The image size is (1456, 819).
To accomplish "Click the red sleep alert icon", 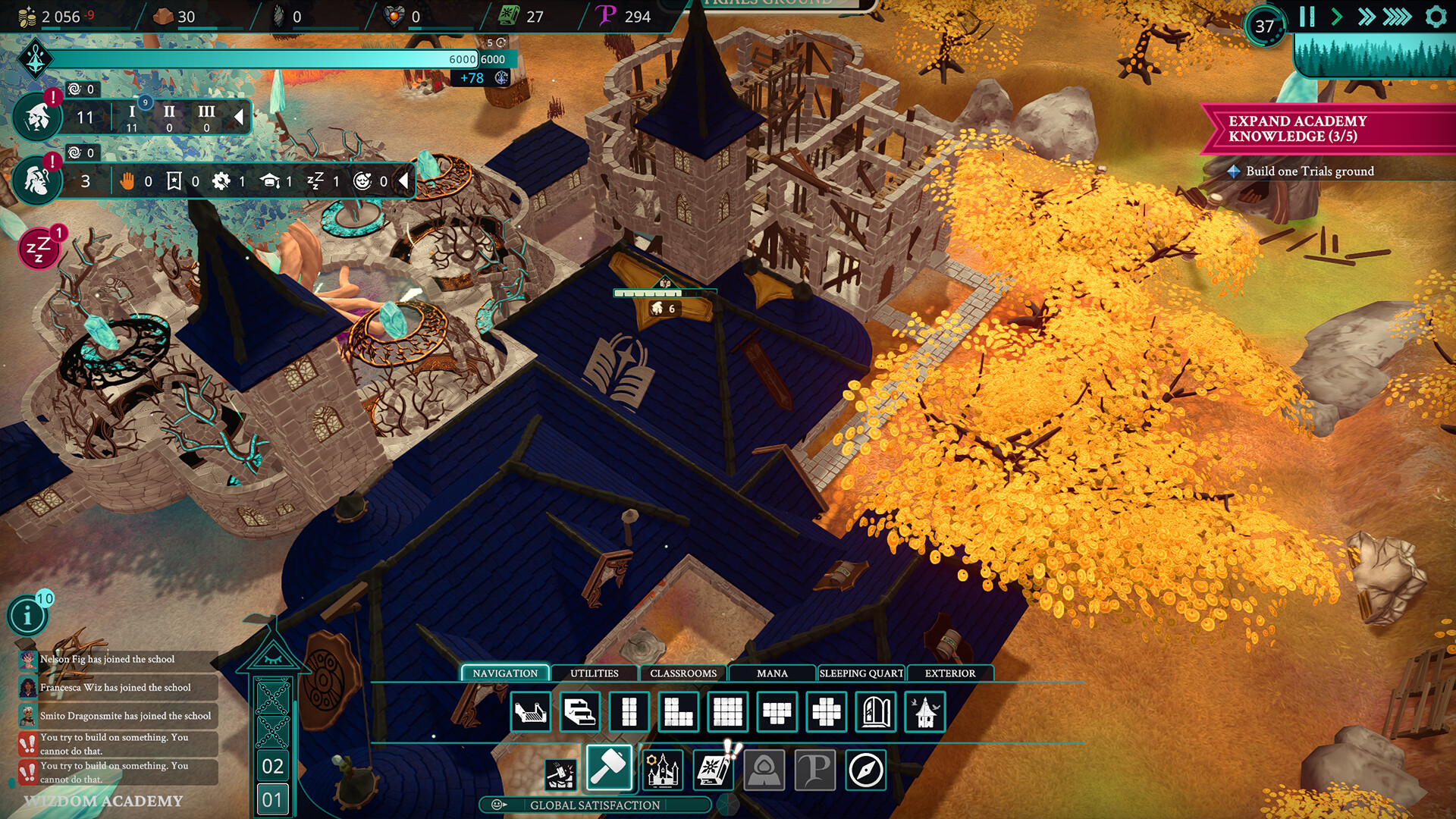I will [x=39, y=249].
